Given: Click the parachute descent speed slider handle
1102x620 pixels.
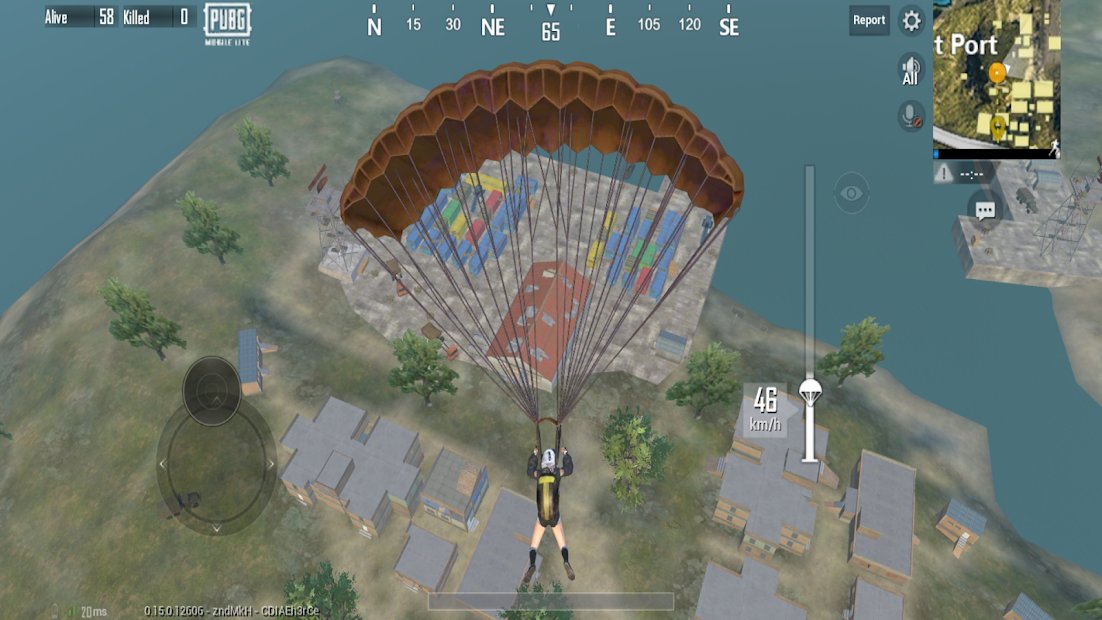Looking at the screenshot, I should (809, 392).
